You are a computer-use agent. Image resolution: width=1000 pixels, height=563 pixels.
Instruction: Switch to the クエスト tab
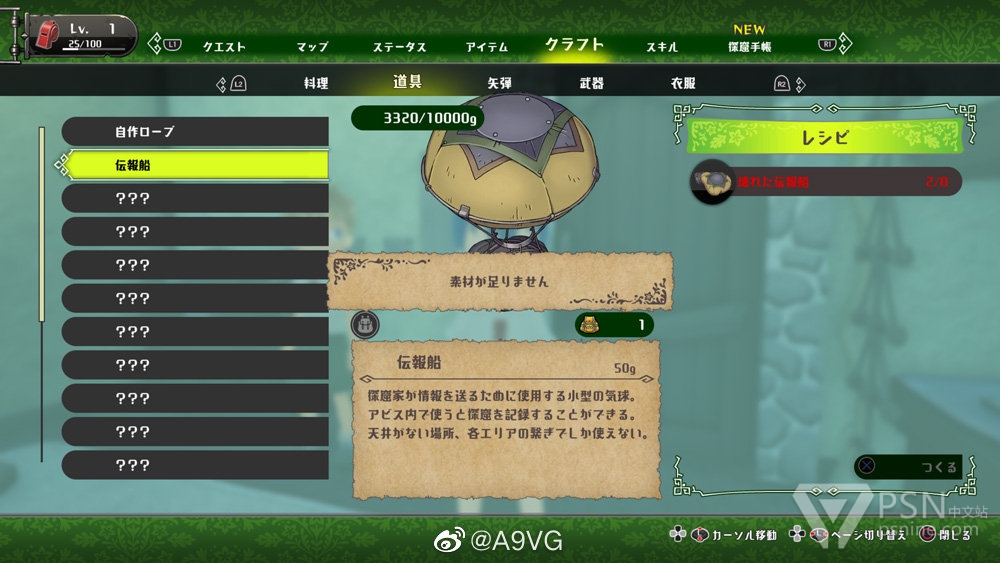point(224,47)
